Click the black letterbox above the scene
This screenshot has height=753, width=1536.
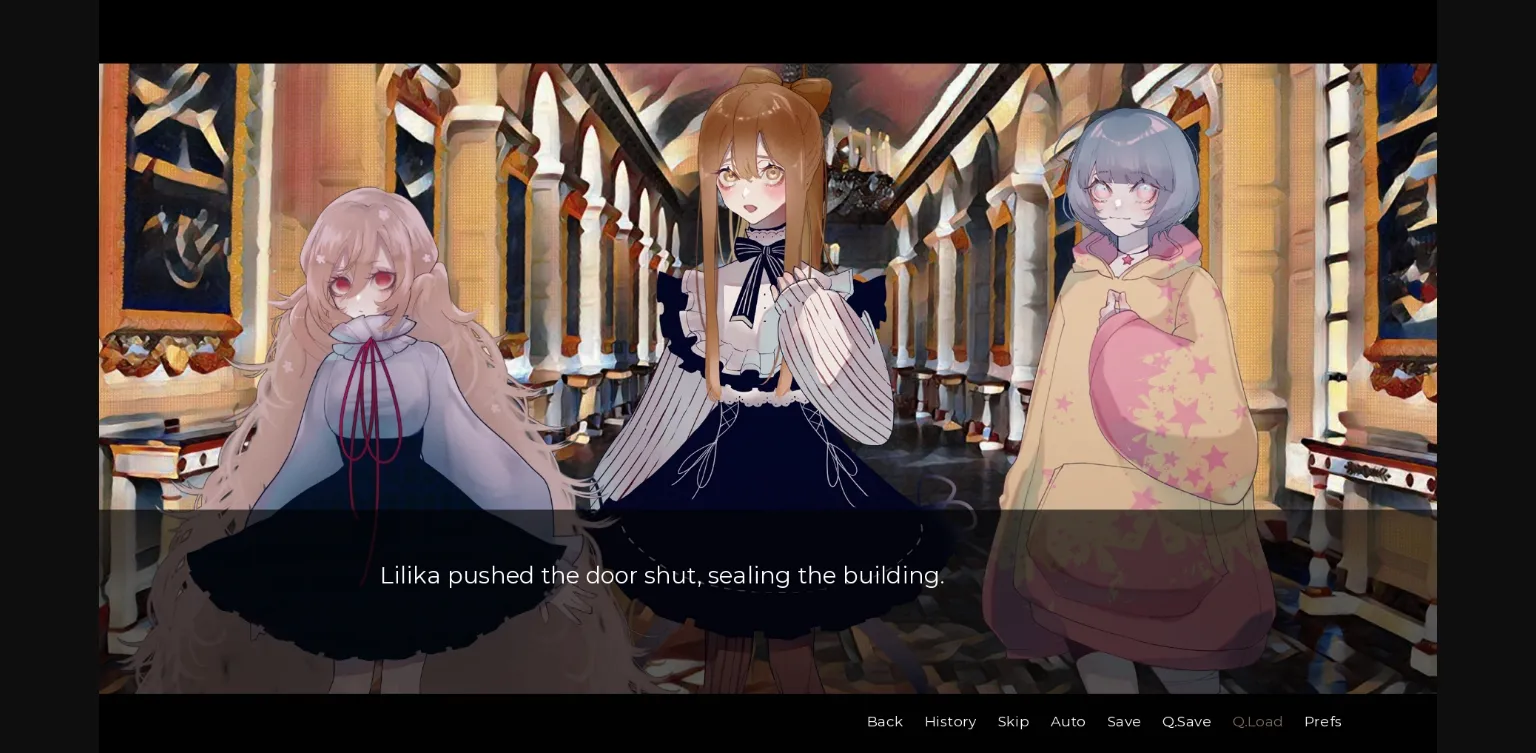click(x=768, y=30)
